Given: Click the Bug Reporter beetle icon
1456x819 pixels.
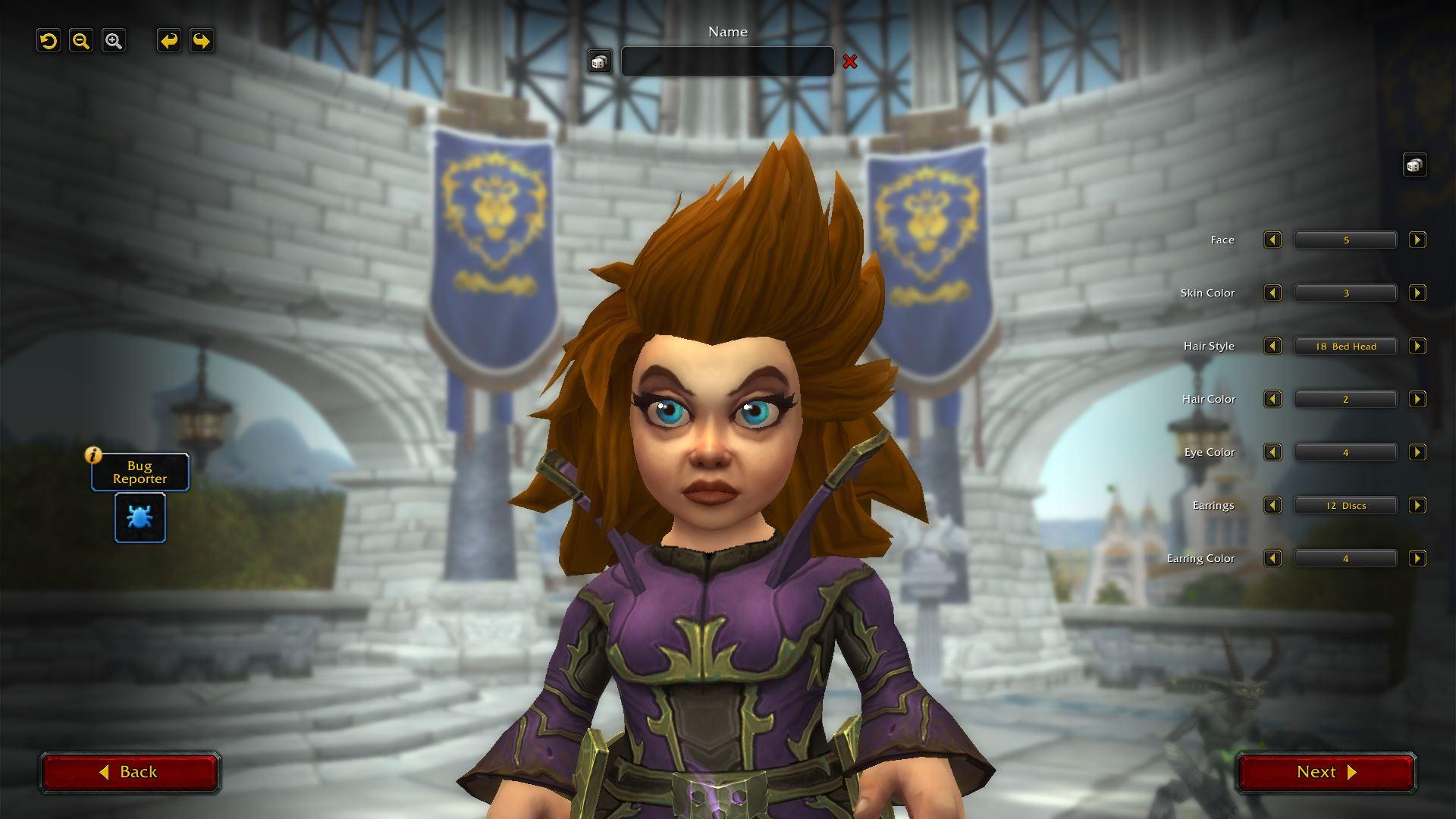Looking at the screenshot, I should point(140,517).
